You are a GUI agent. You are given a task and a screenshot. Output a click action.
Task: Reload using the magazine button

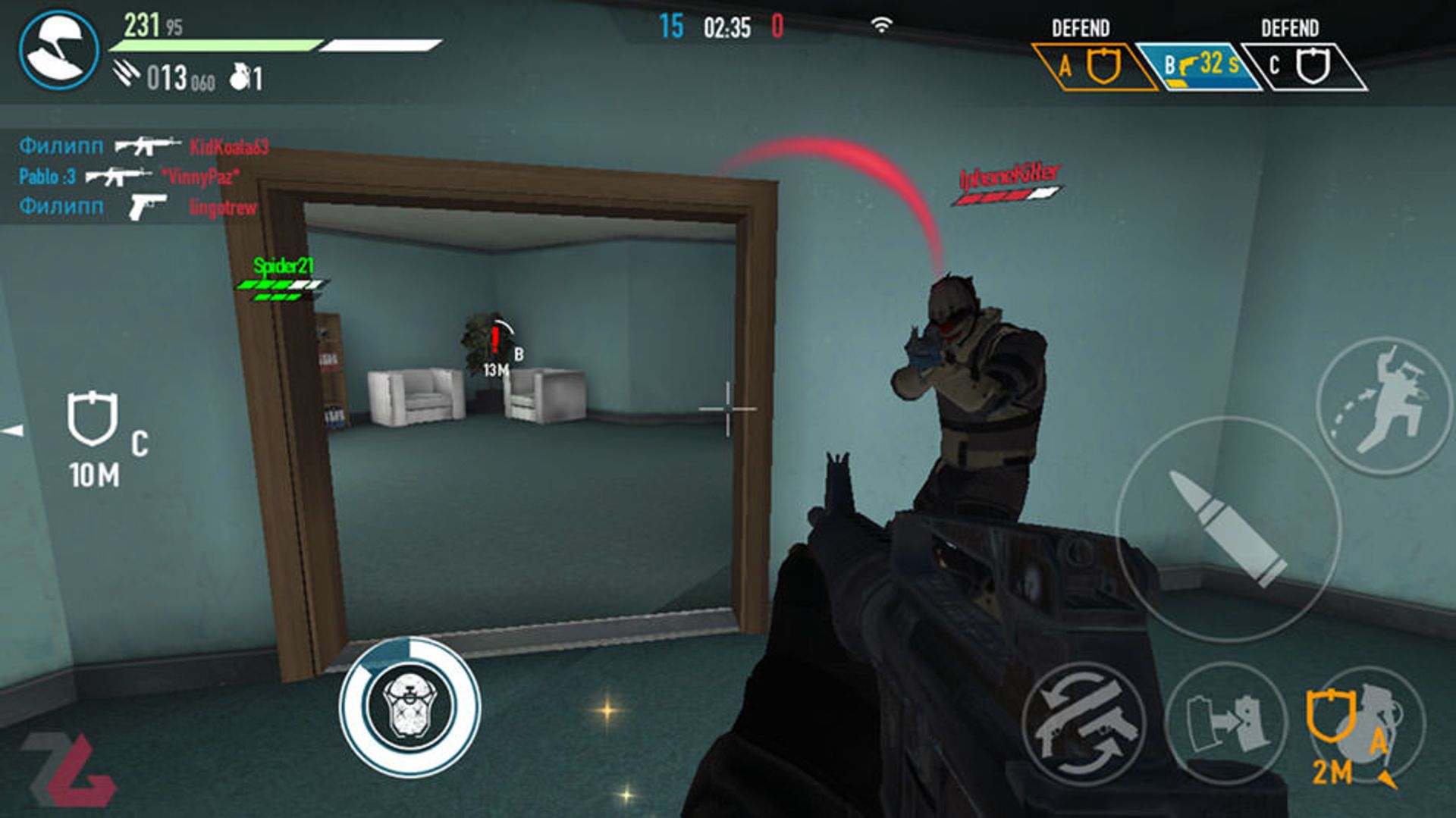[1225, 722]
